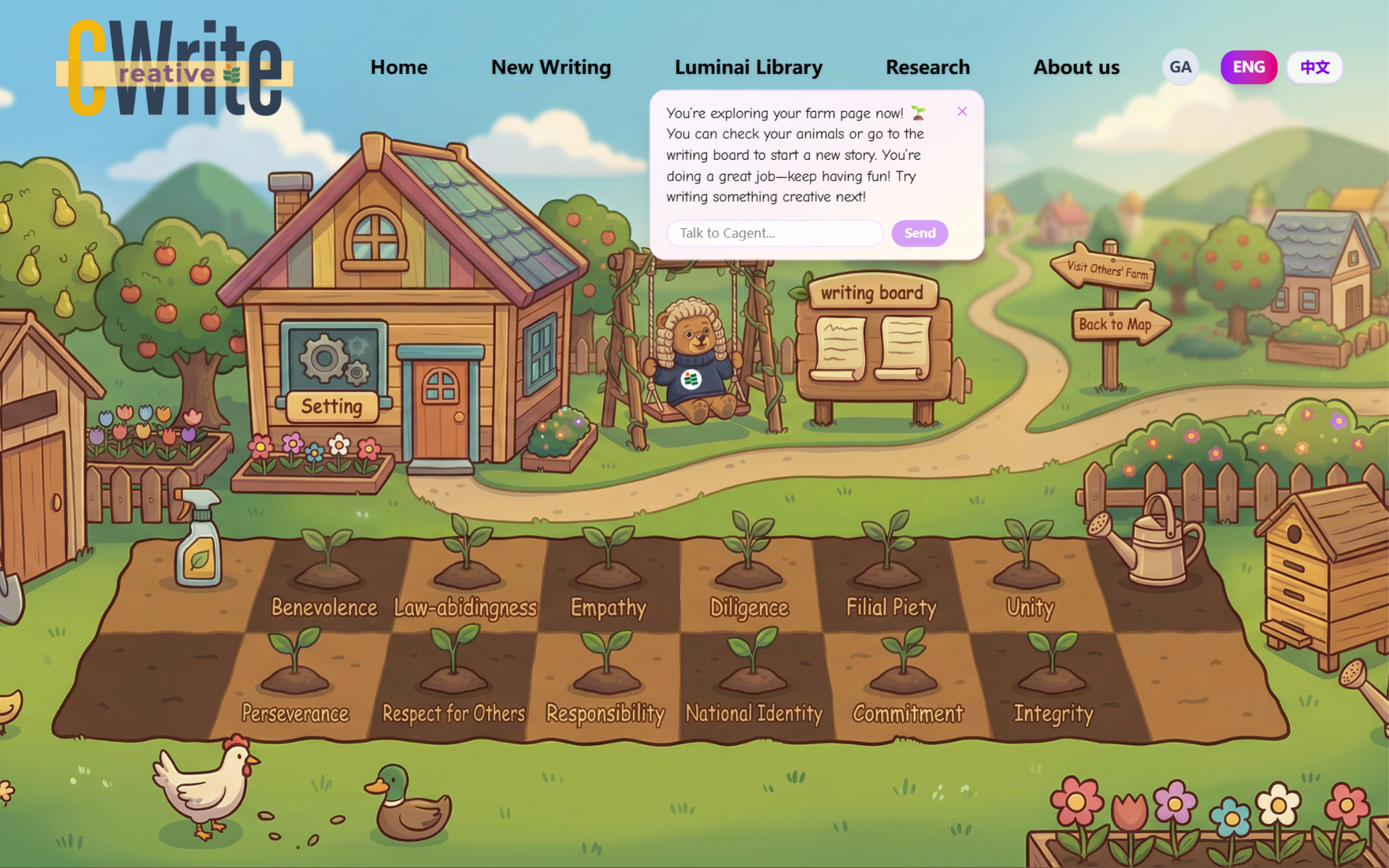This screenshot has height=868, width=1389.
Task: Open the About us page
Action: (x=1076, y=67)
